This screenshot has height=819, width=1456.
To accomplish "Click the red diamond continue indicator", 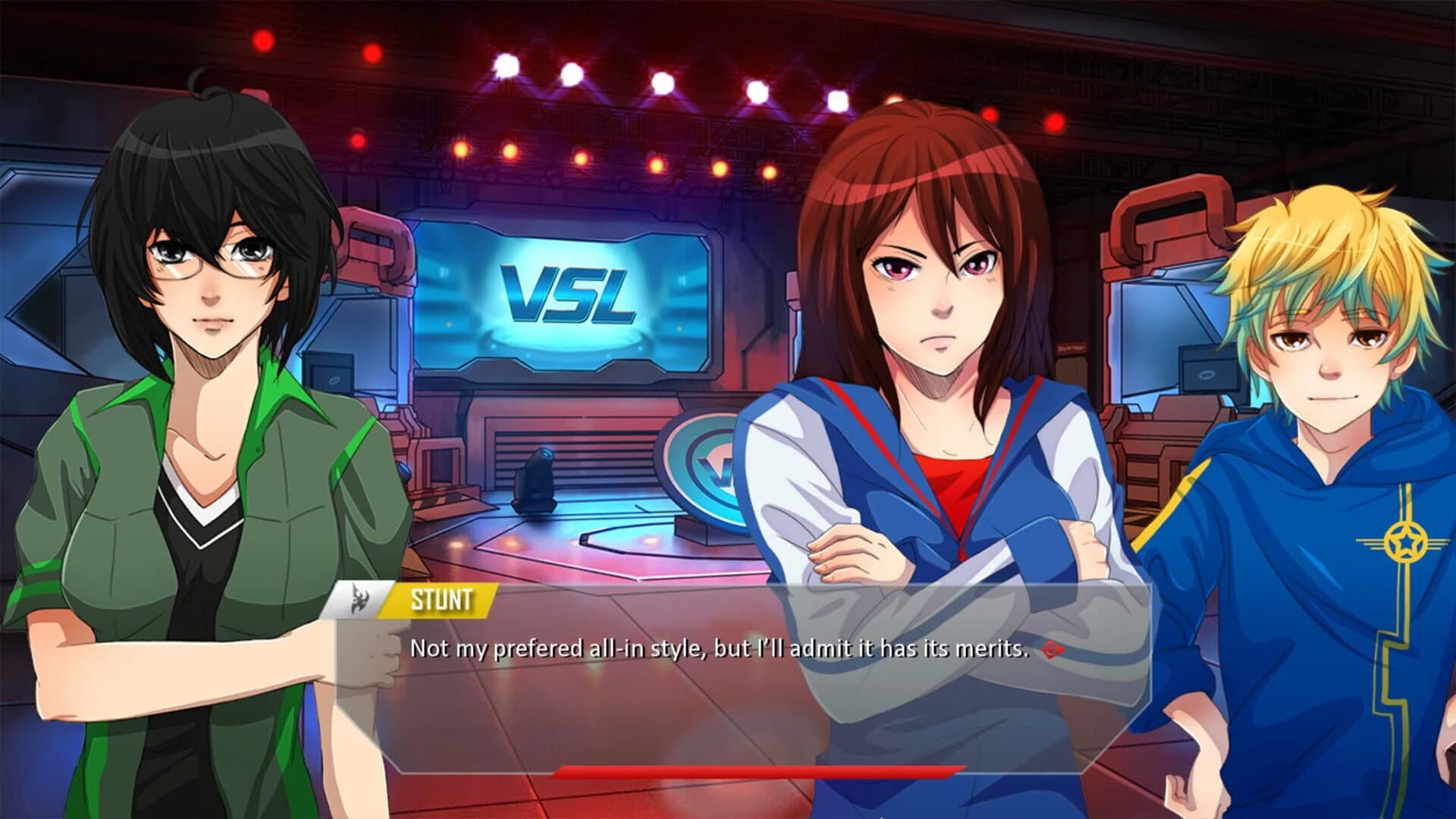I will click(1050, 651).
